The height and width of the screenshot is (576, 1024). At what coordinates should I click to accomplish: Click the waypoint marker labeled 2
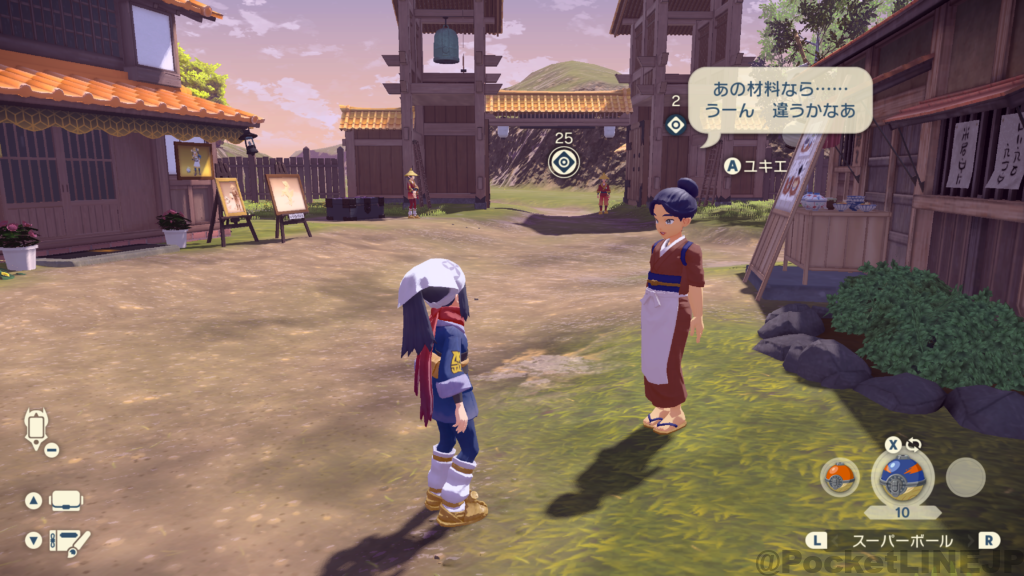tap(676, 124)
